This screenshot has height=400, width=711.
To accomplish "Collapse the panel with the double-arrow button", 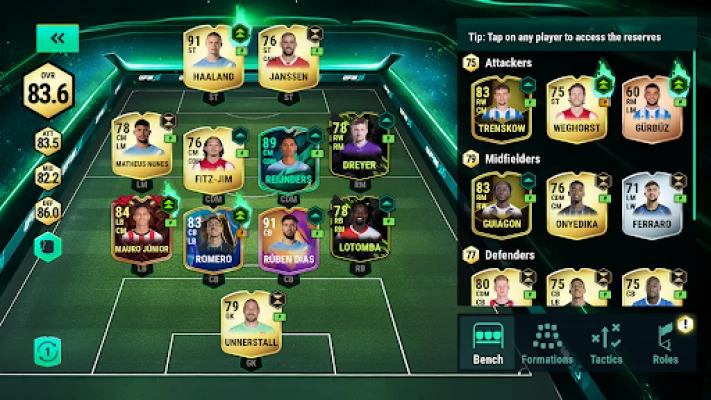I will coord(57,38).
